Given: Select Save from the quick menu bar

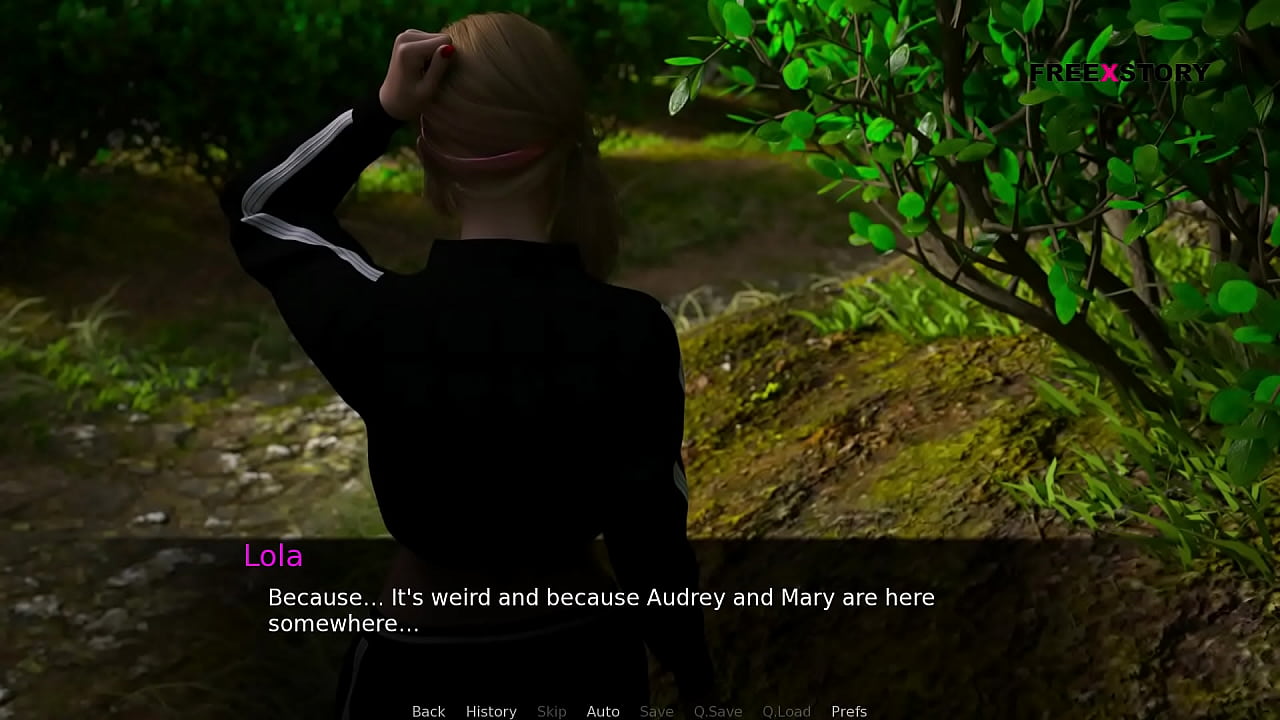Looking at the screenshot, I should pos(656,711).
